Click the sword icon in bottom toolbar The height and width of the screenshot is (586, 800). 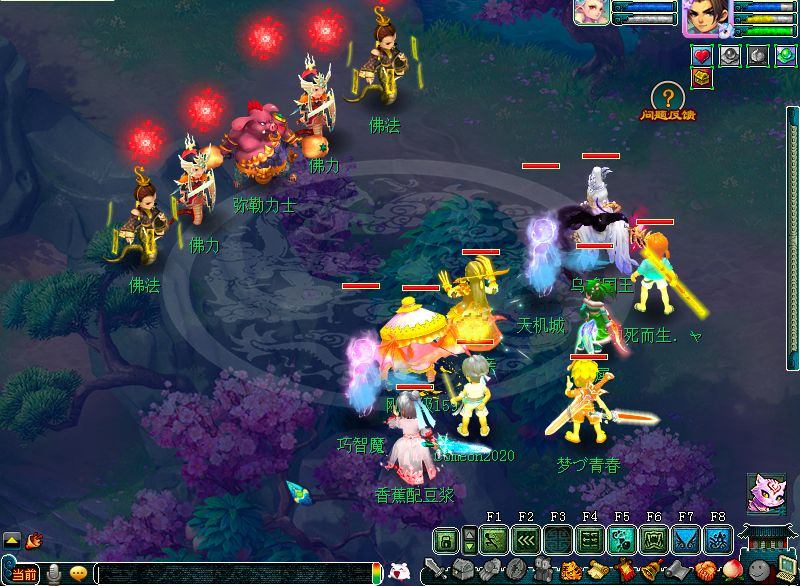pos(436,572)
